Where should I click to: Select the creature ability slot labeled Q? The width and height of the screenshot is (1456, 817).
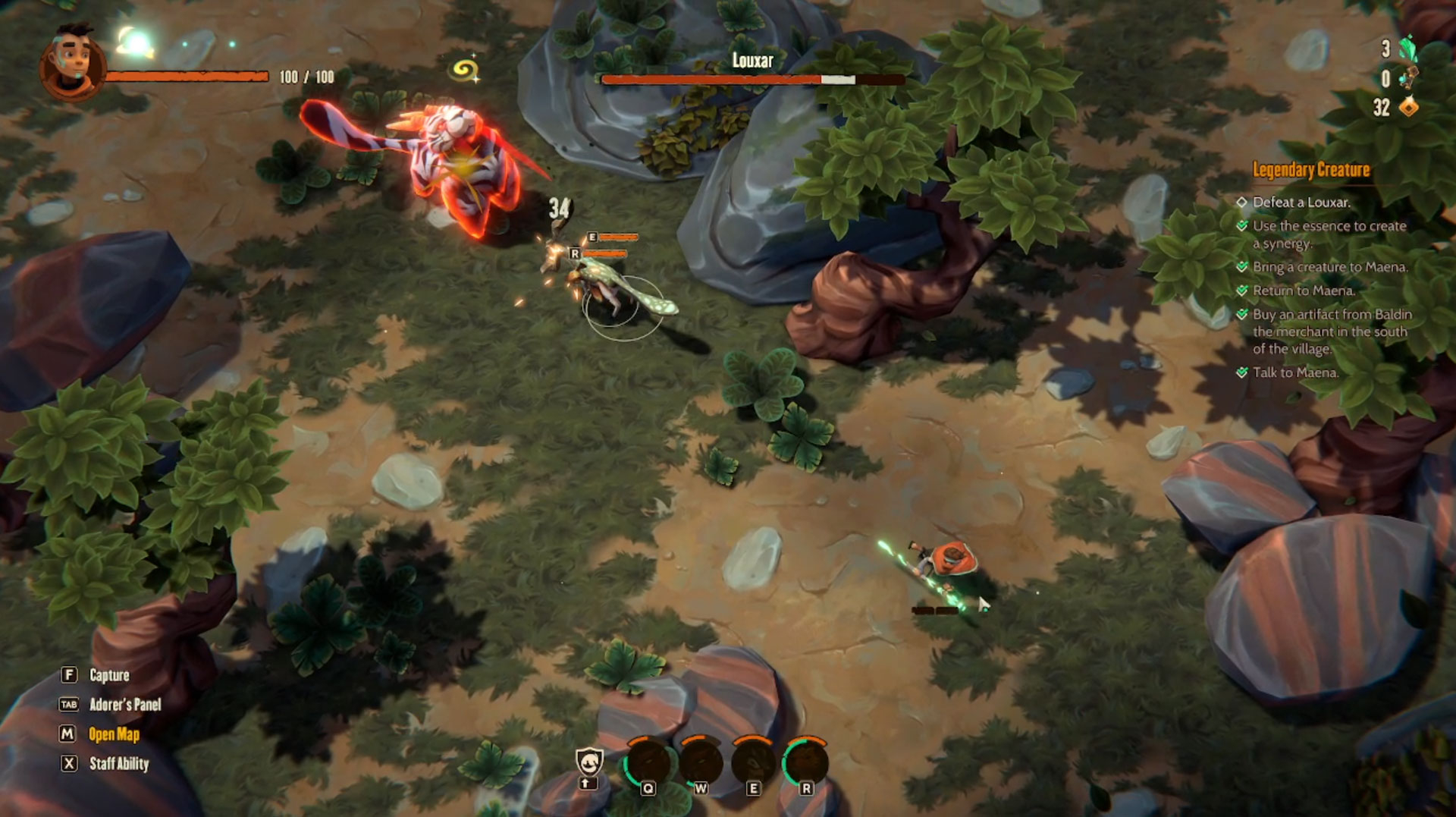click(x=648, y=762)
